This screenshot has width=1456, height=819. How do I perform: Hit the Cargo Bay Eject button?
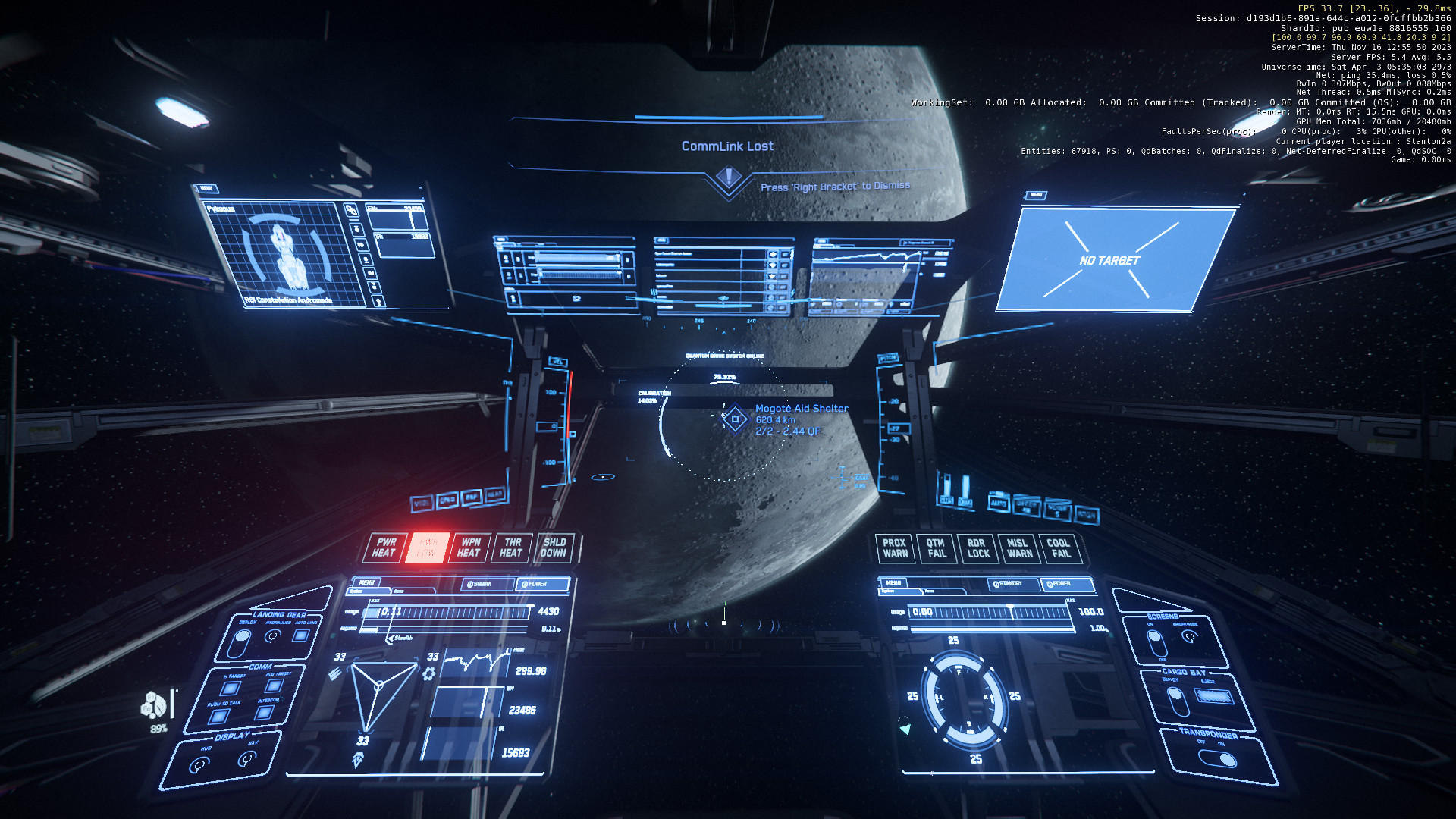click(1214, 696)
